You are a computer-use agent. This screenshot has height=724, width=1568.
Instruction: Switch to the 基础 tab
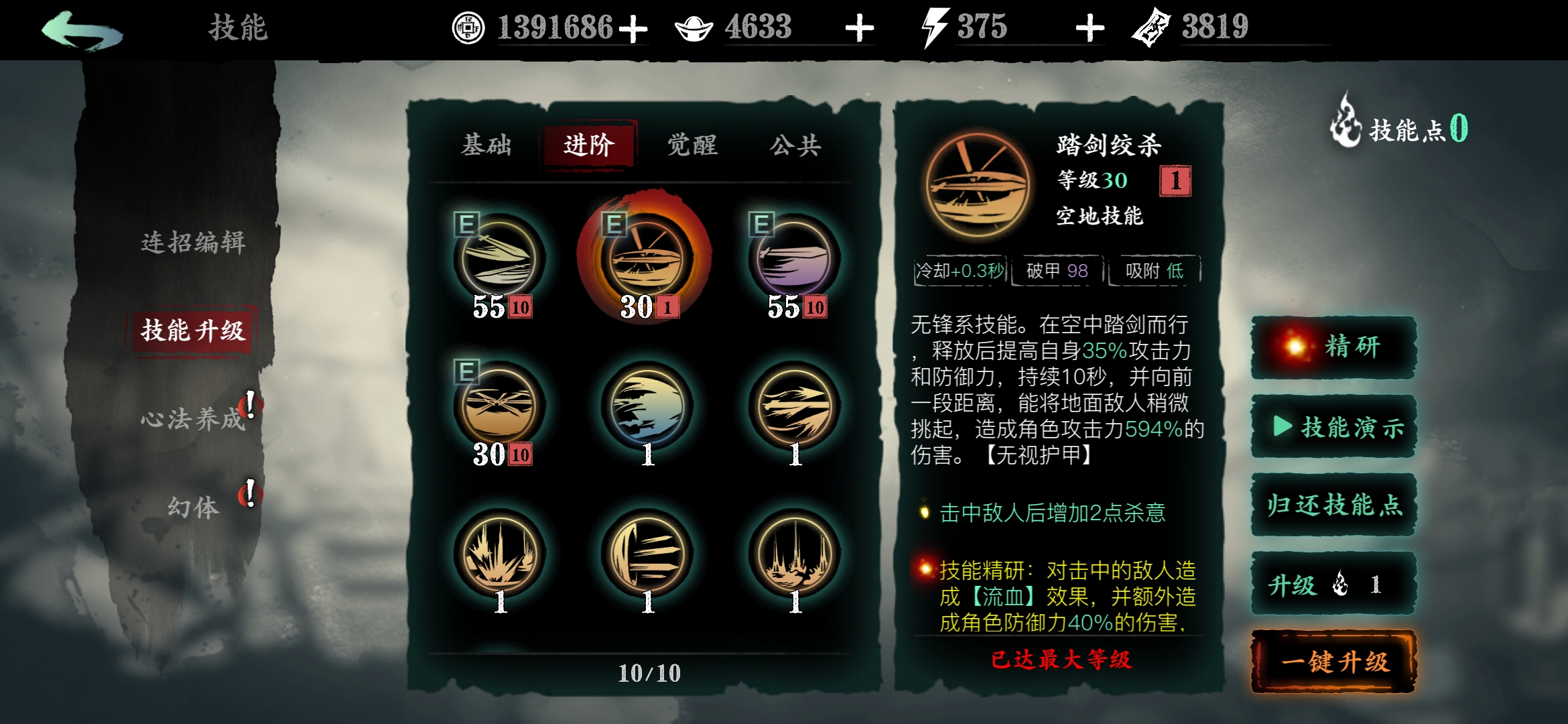(486, 146)
